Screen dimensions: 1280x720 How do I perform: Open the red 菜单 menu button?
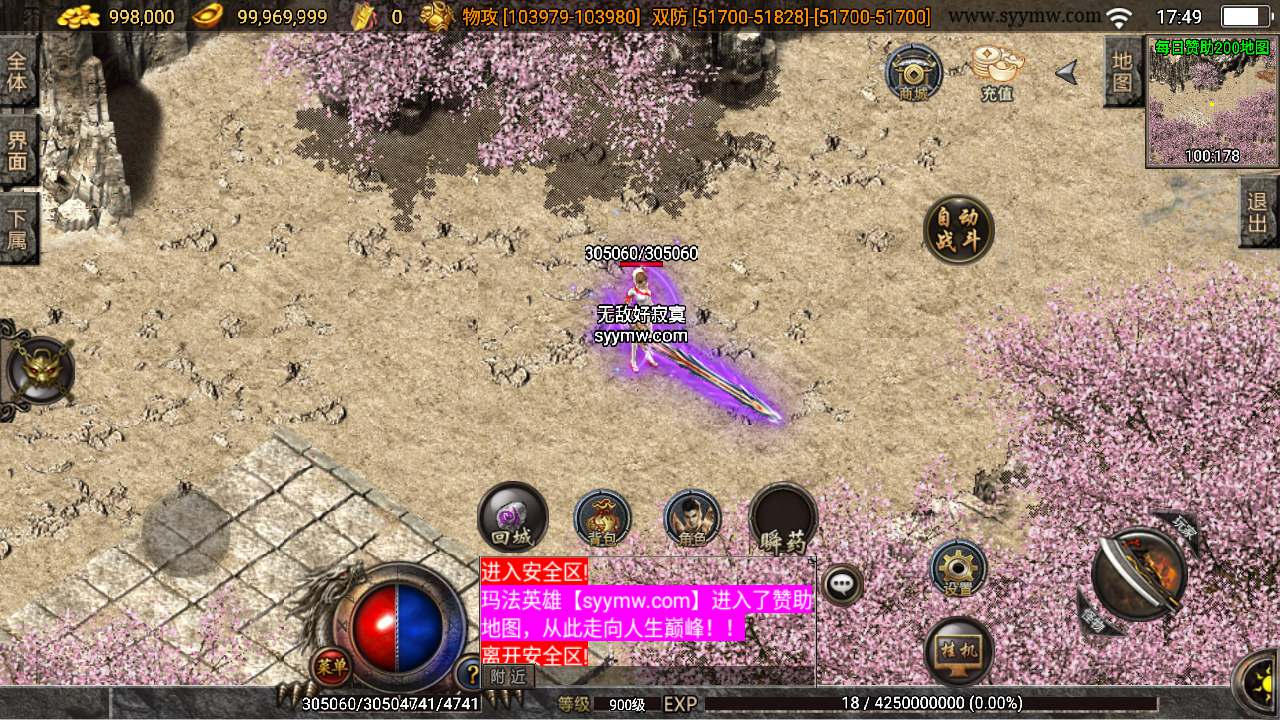coord(330,666)
